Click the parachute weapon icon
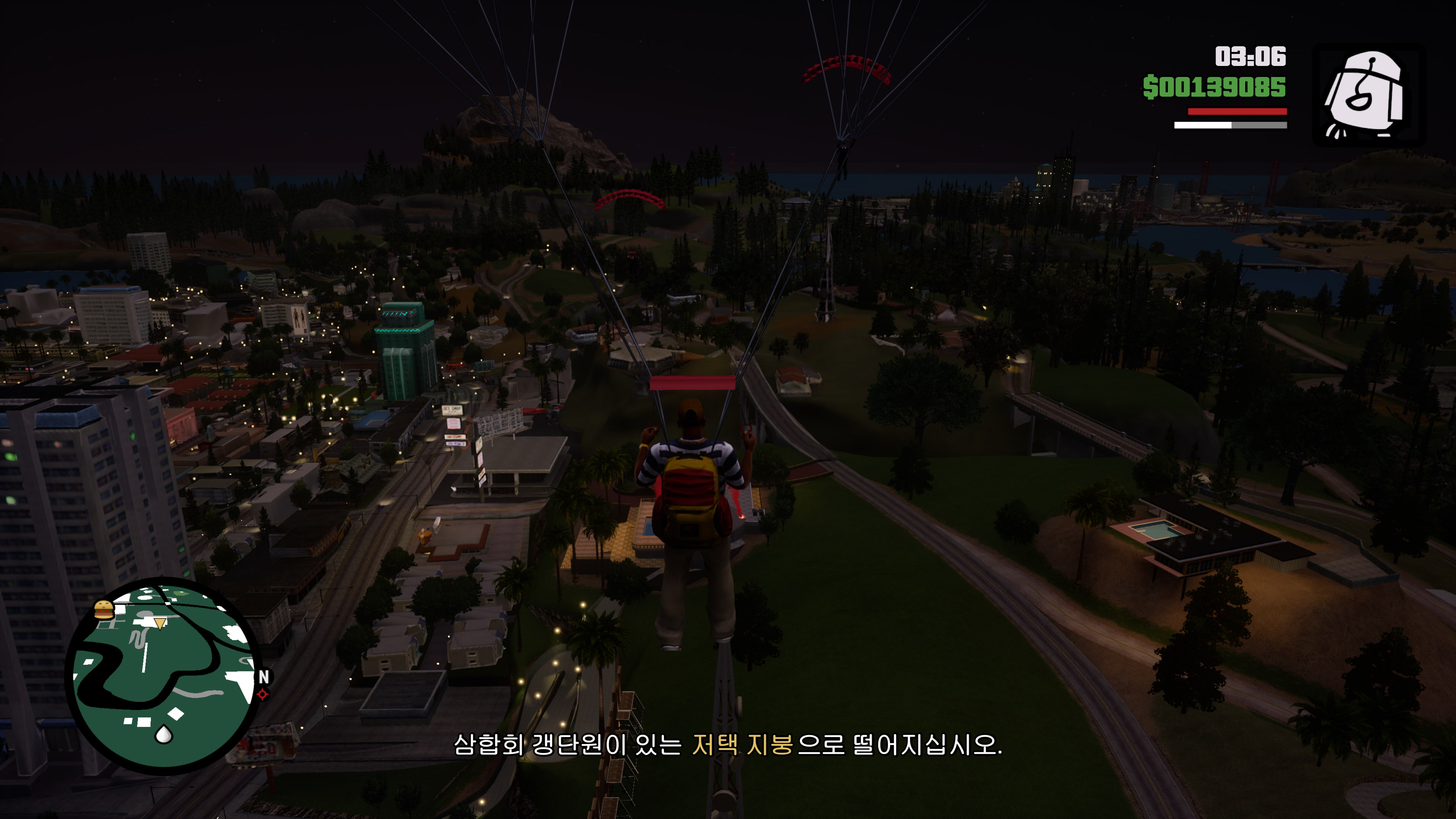 click(1366, 95)
